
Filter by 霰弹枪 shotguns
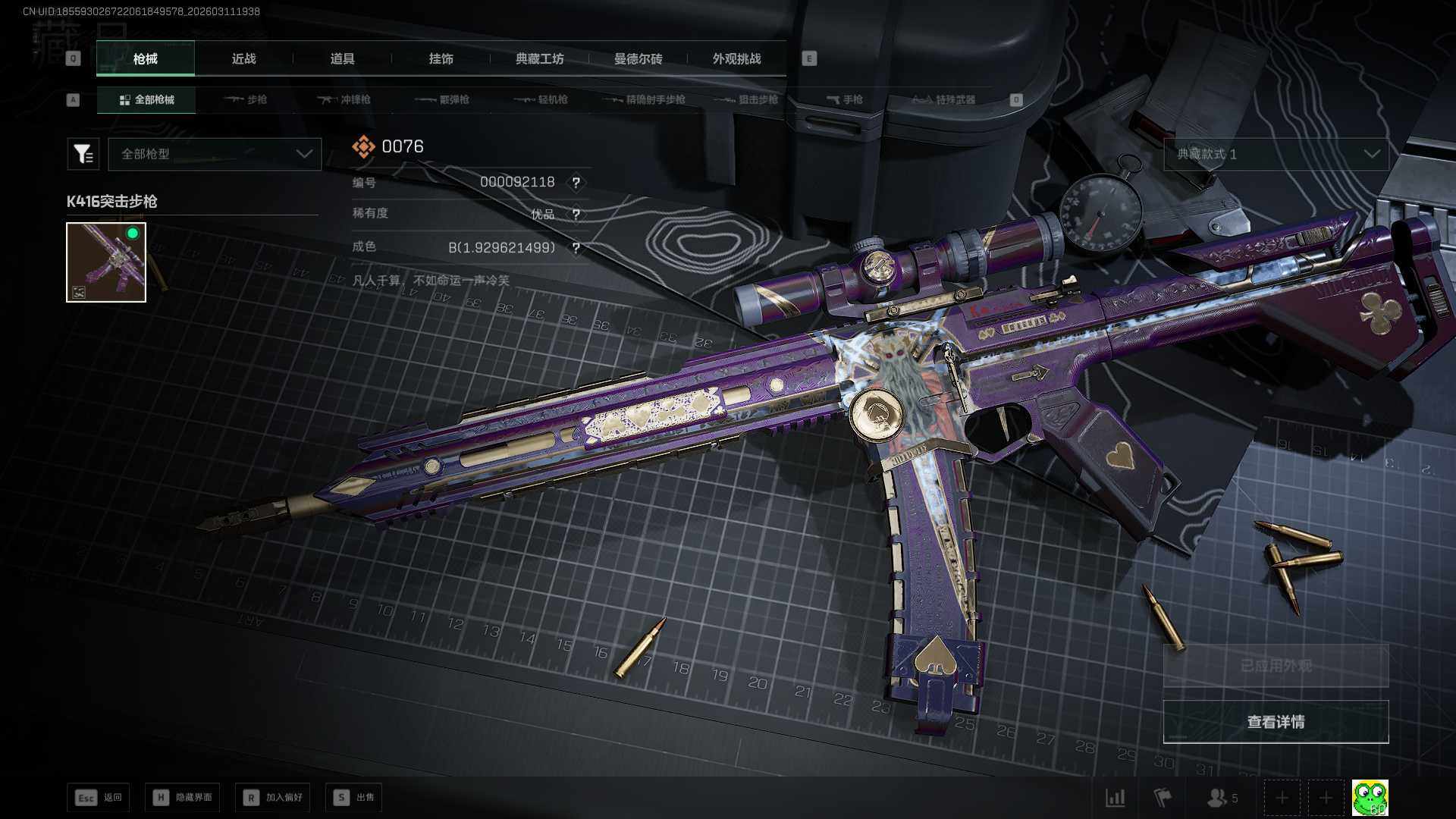click(443, 100)
